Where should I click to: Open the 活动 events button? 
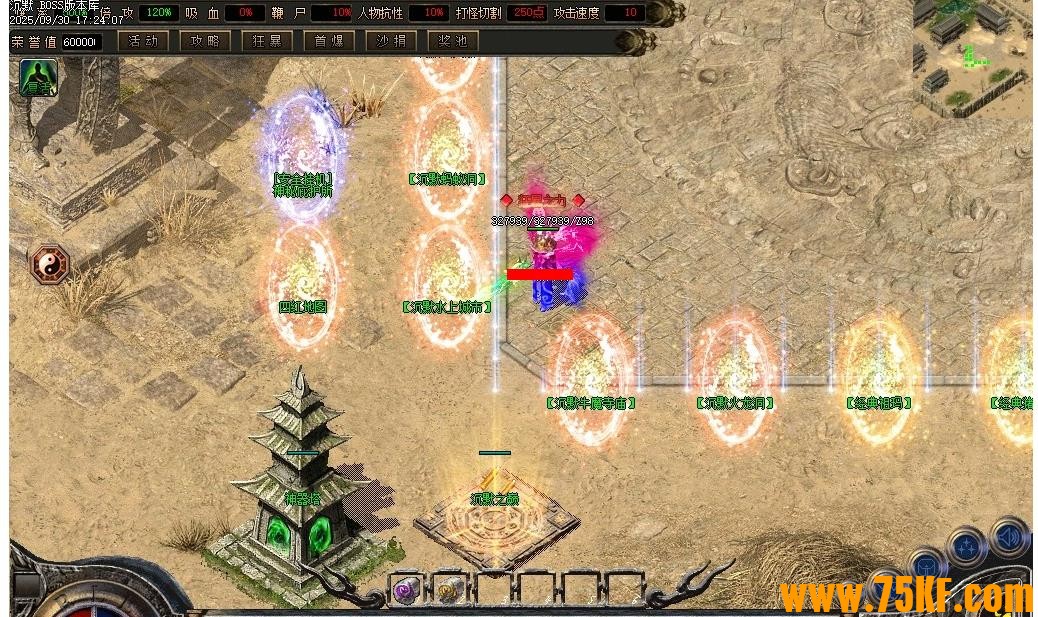coord(142,41)
